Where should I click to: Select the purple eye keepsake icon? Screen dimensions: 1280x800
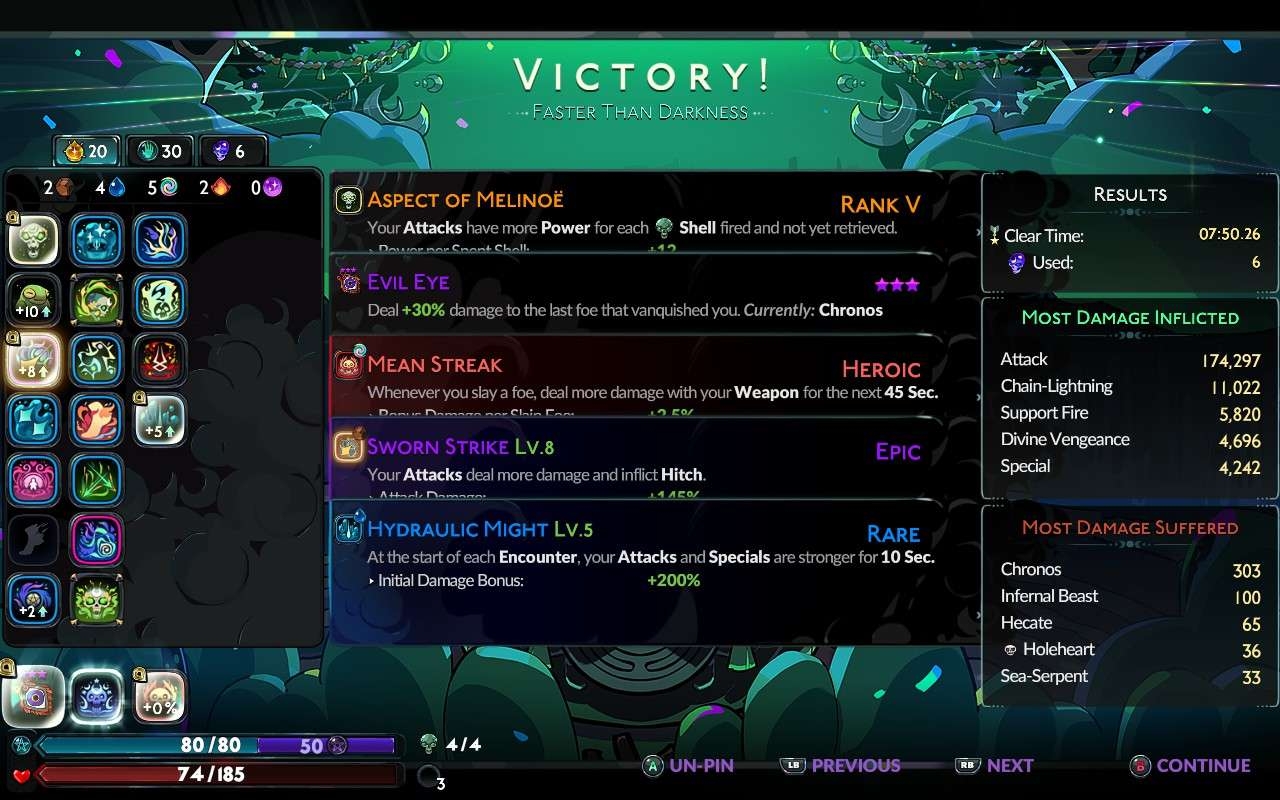[34, 696]
